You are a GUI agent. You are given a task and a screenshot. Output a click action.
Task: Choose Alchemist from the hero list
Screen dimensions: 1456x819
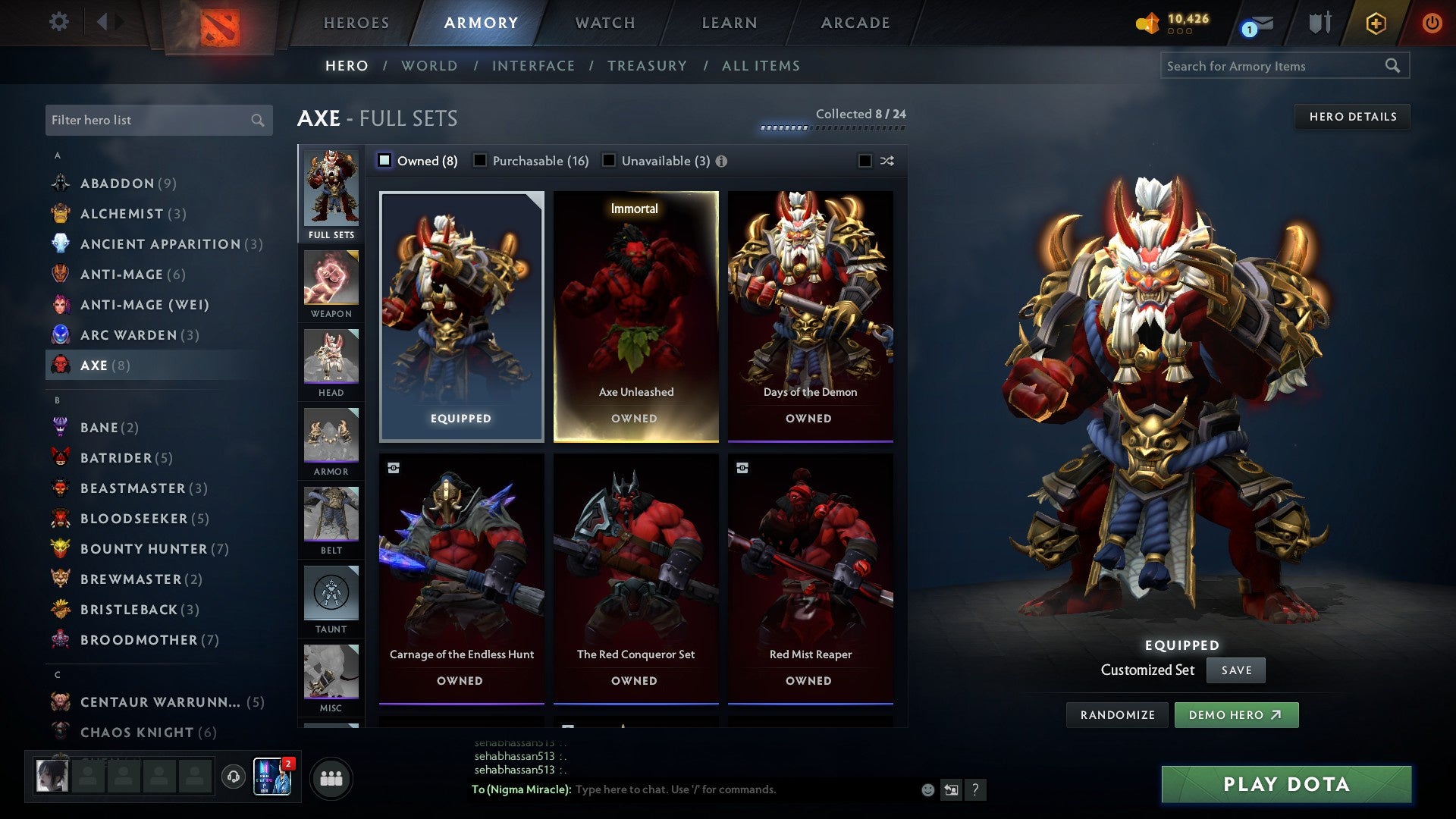point(122,214)
